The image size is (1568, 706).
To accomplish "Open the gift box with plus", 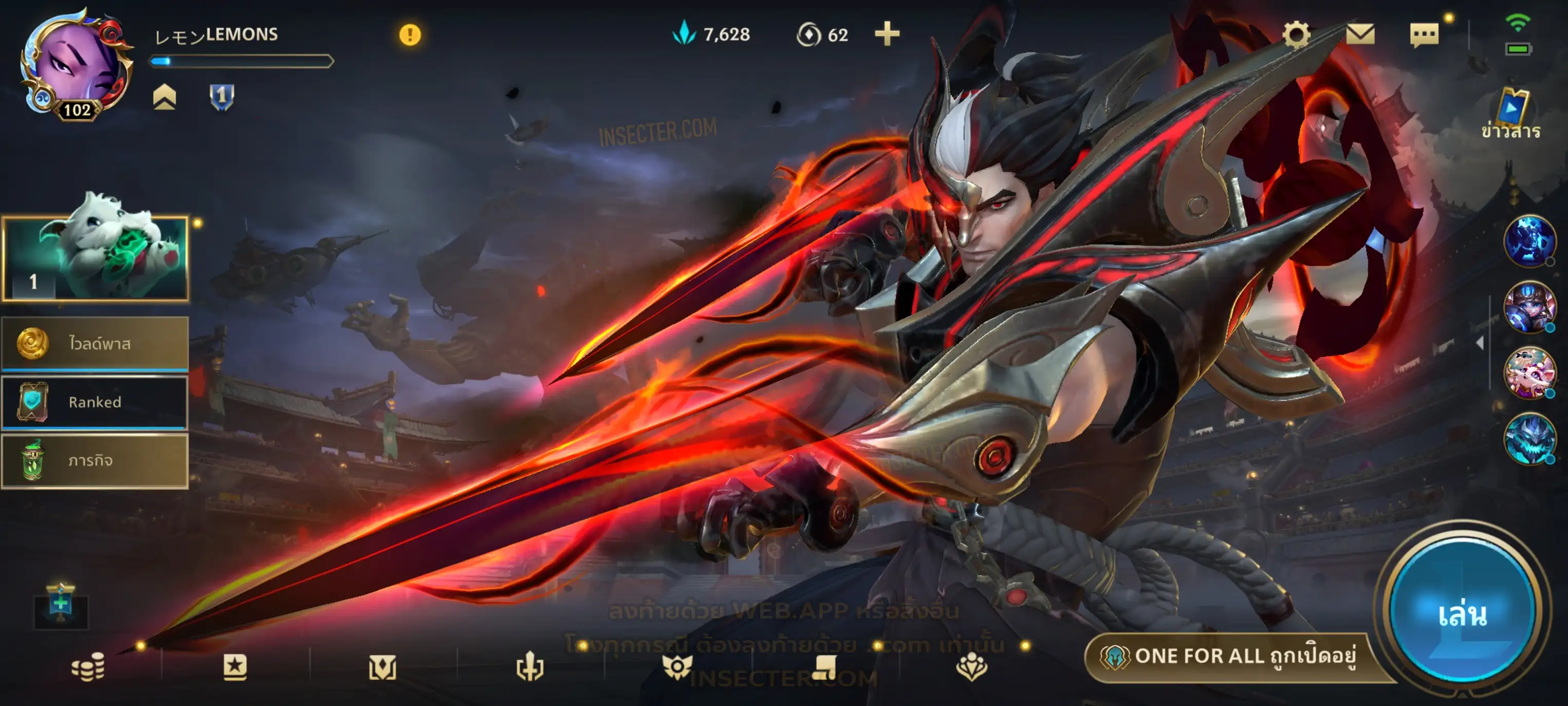I will click(x=61, y=604).
